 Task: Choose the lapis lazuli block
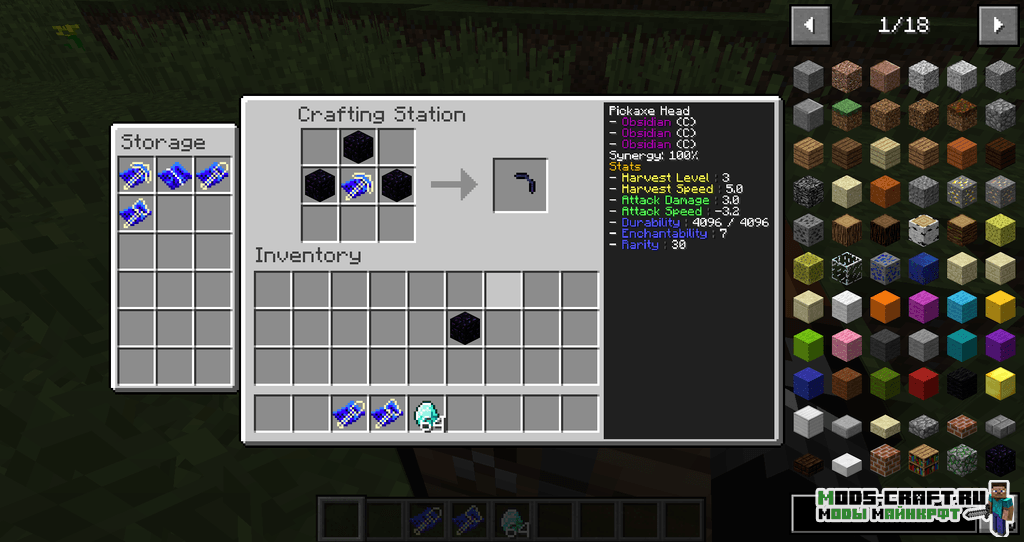(923, 268)
